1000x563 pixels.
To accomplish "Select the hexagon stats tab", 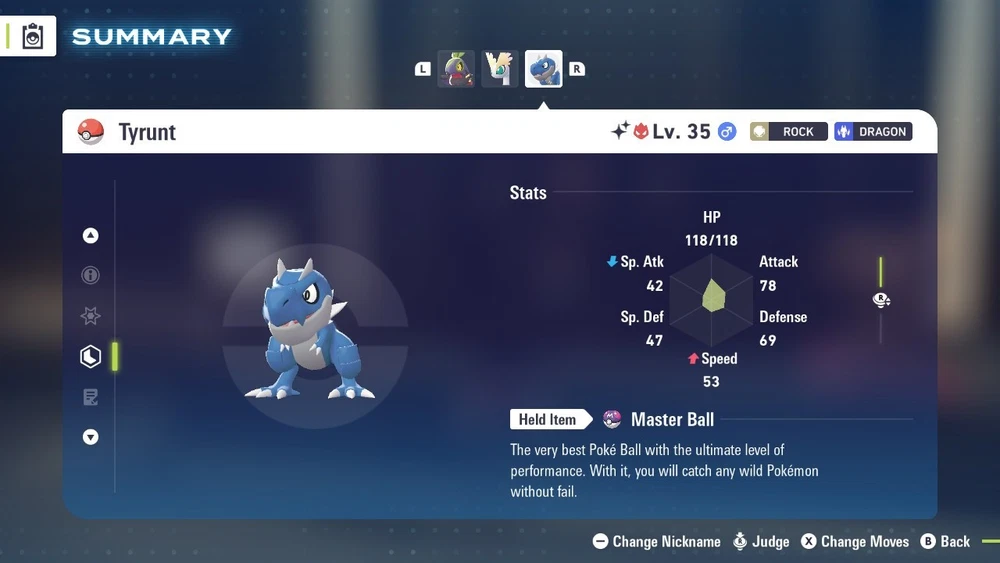I will pyautogui.click(x=91, y=356).
